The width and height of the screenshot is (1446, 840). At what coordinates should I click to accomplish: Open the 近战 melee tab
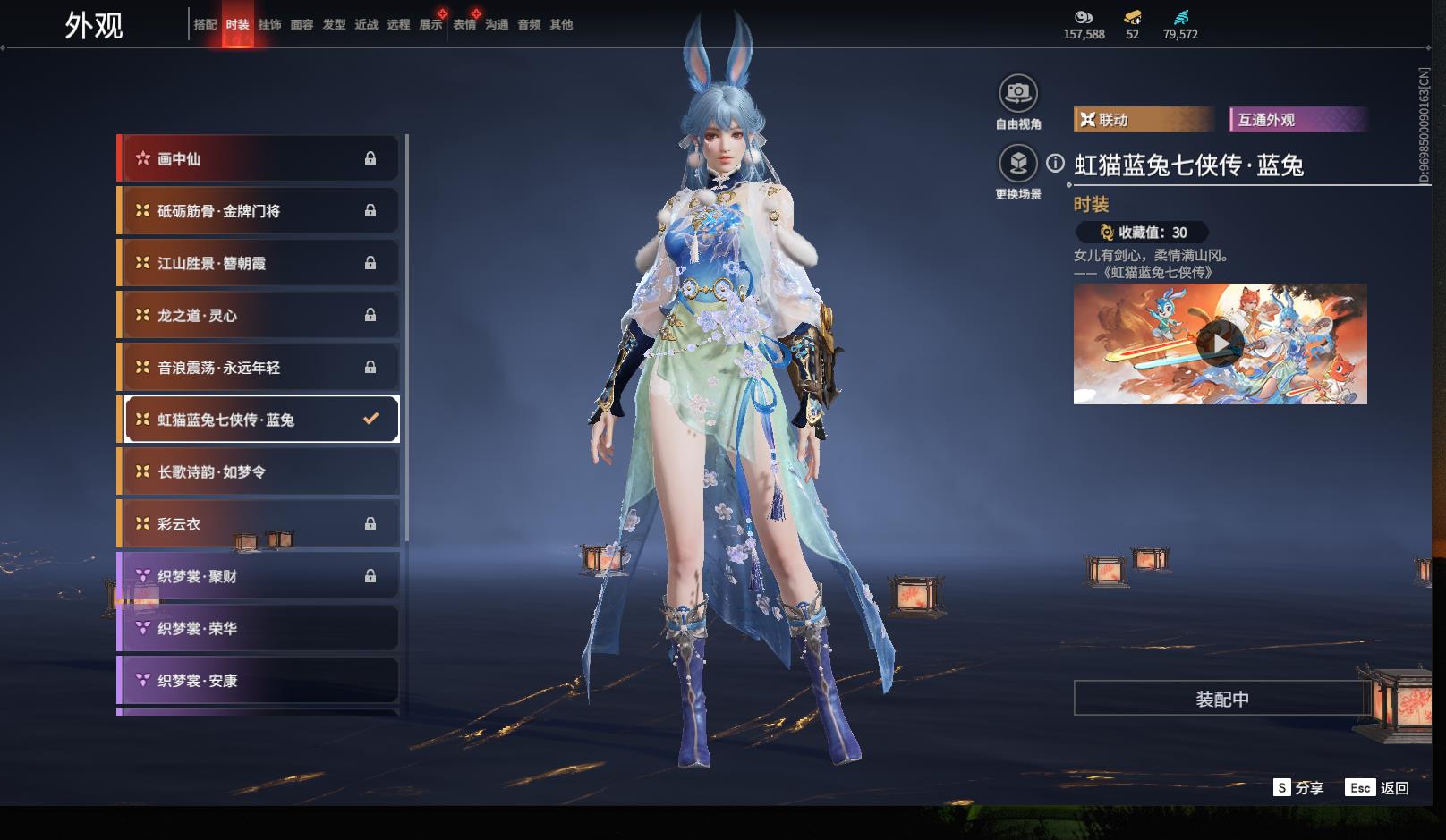pos(366,25)
